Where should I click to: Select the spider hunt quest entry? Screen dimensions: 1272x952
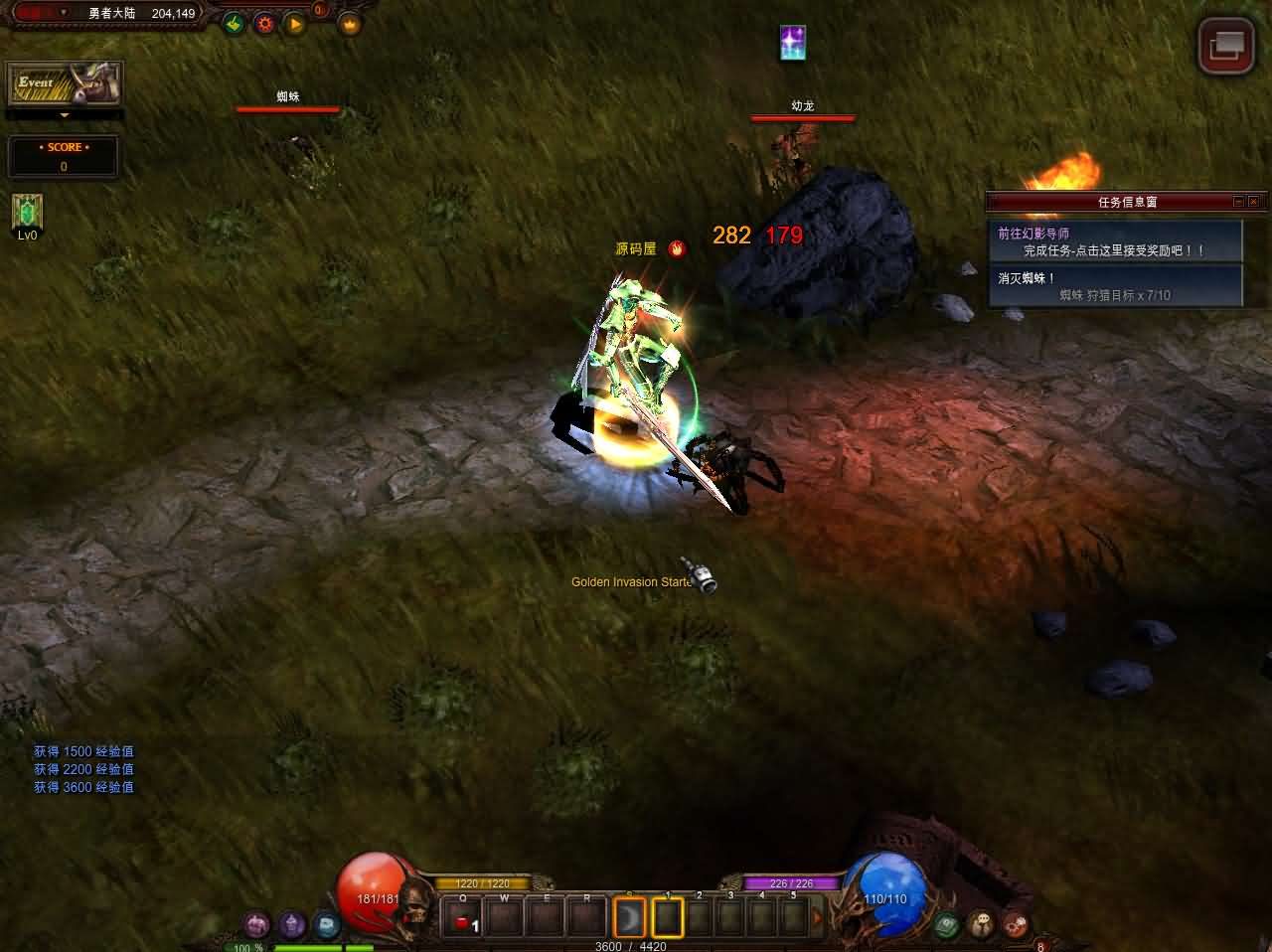coord(1115,286)
